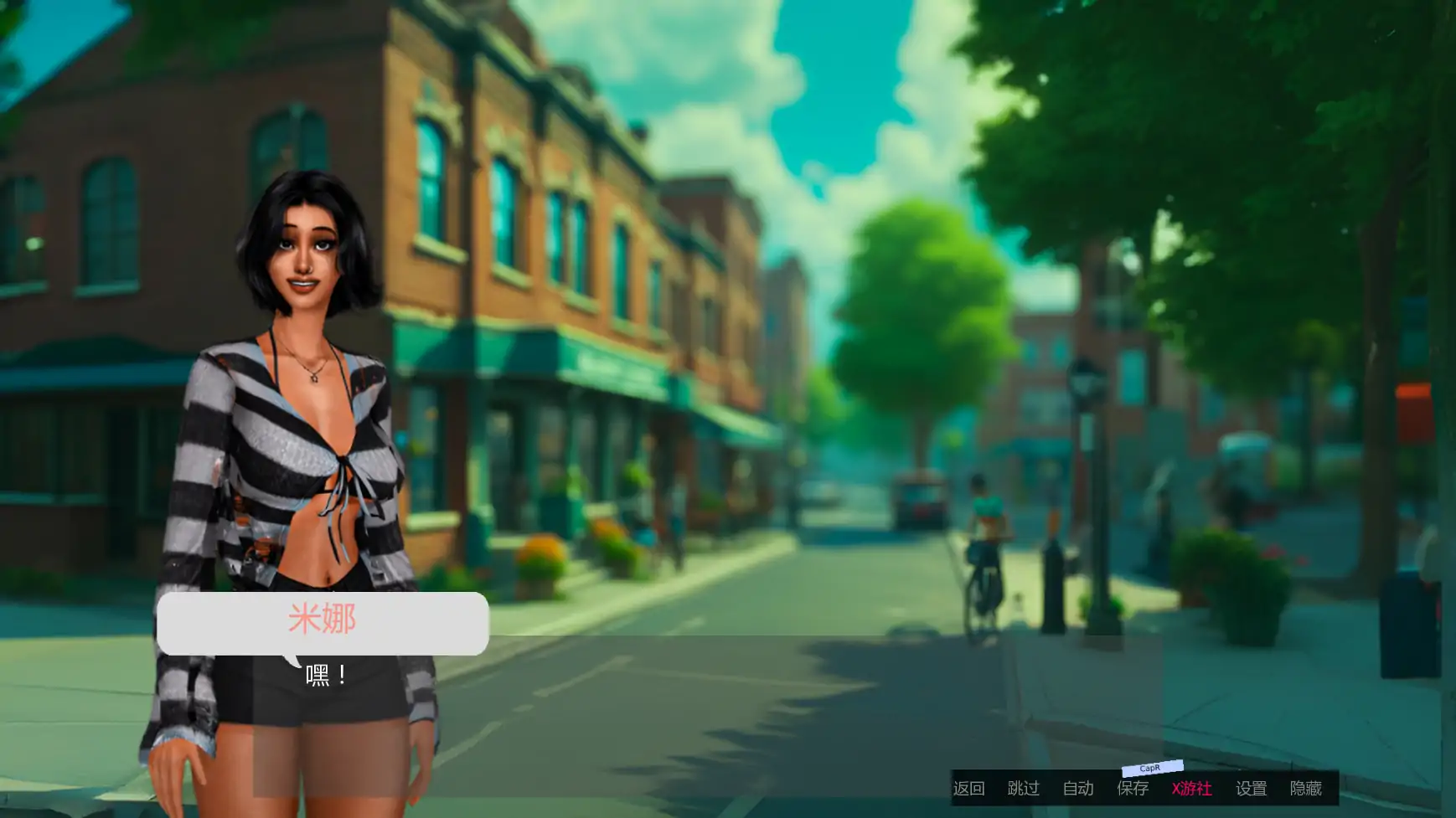Click the 返回 (Back) button
The image size is (1456, 818).
click(x=968, y=789)
